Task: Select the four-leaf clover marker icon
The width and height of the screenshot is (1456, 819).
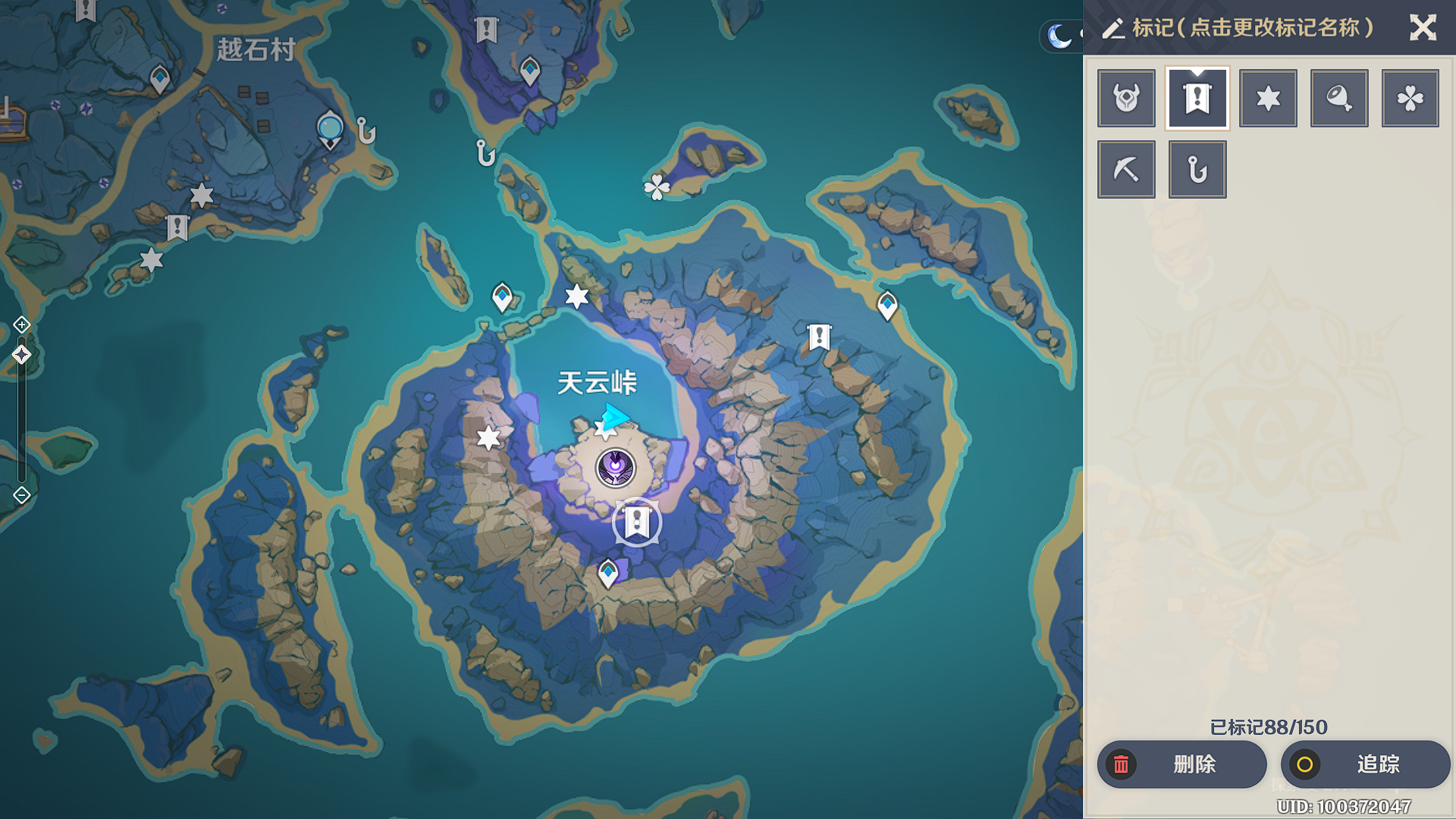Action: (1410, 99)
